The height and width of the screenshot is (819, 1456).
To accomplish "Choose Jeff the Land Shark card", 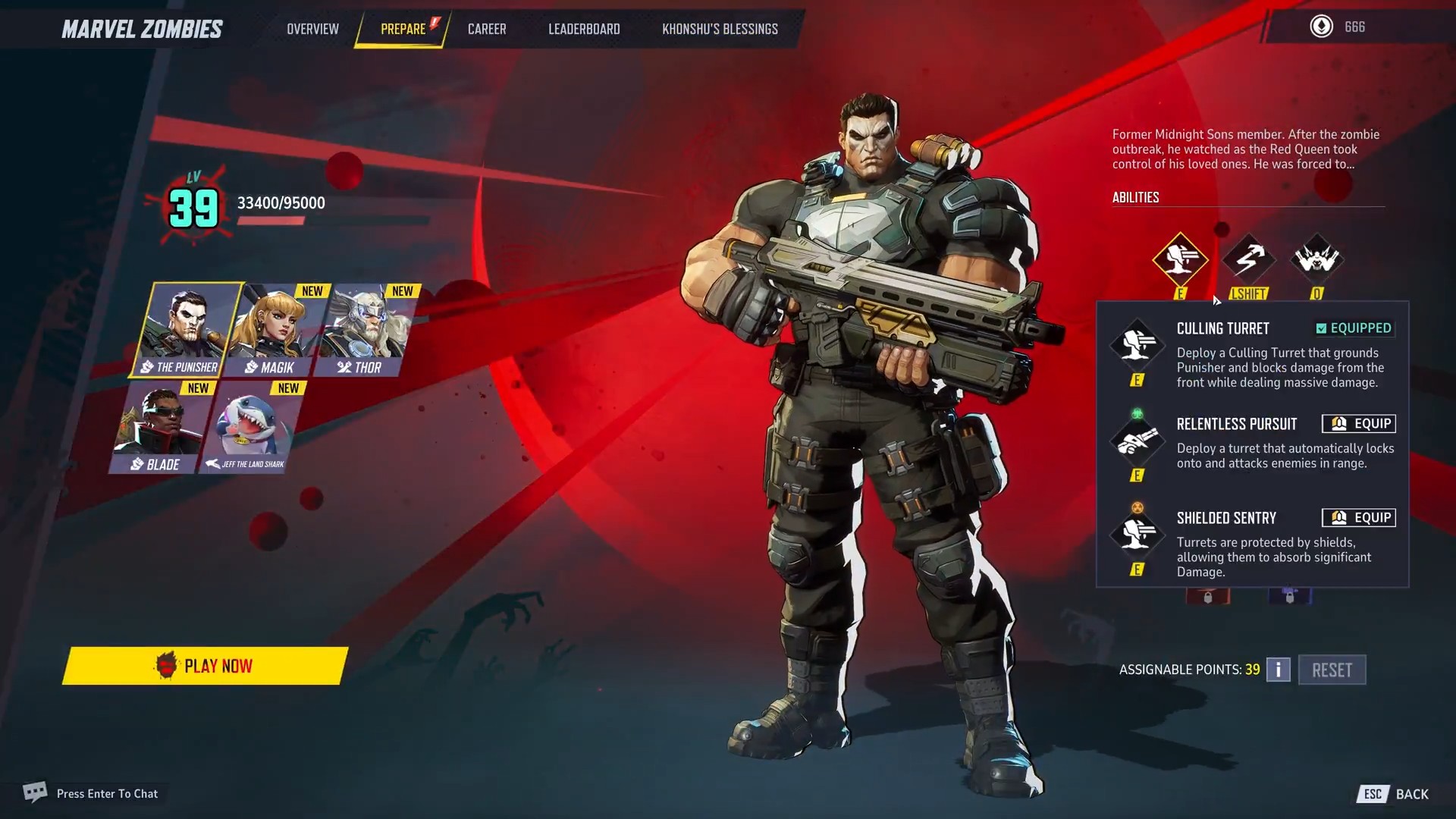I will [x=252, y=428].
